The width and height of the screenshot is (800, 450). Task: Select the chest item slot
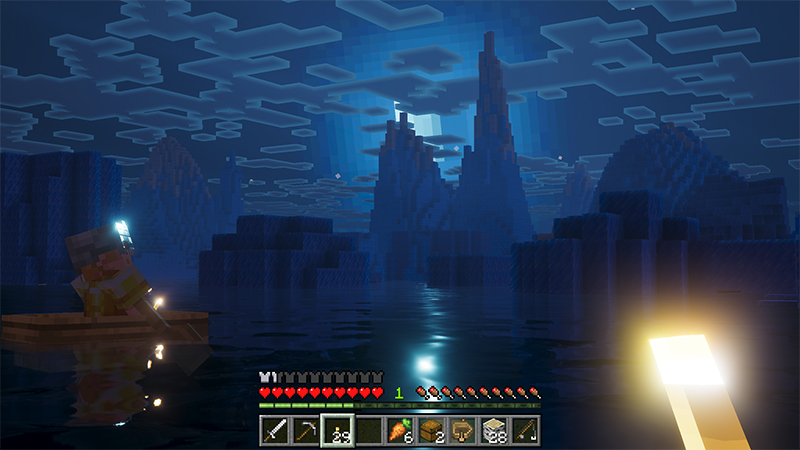pos(431,430)
